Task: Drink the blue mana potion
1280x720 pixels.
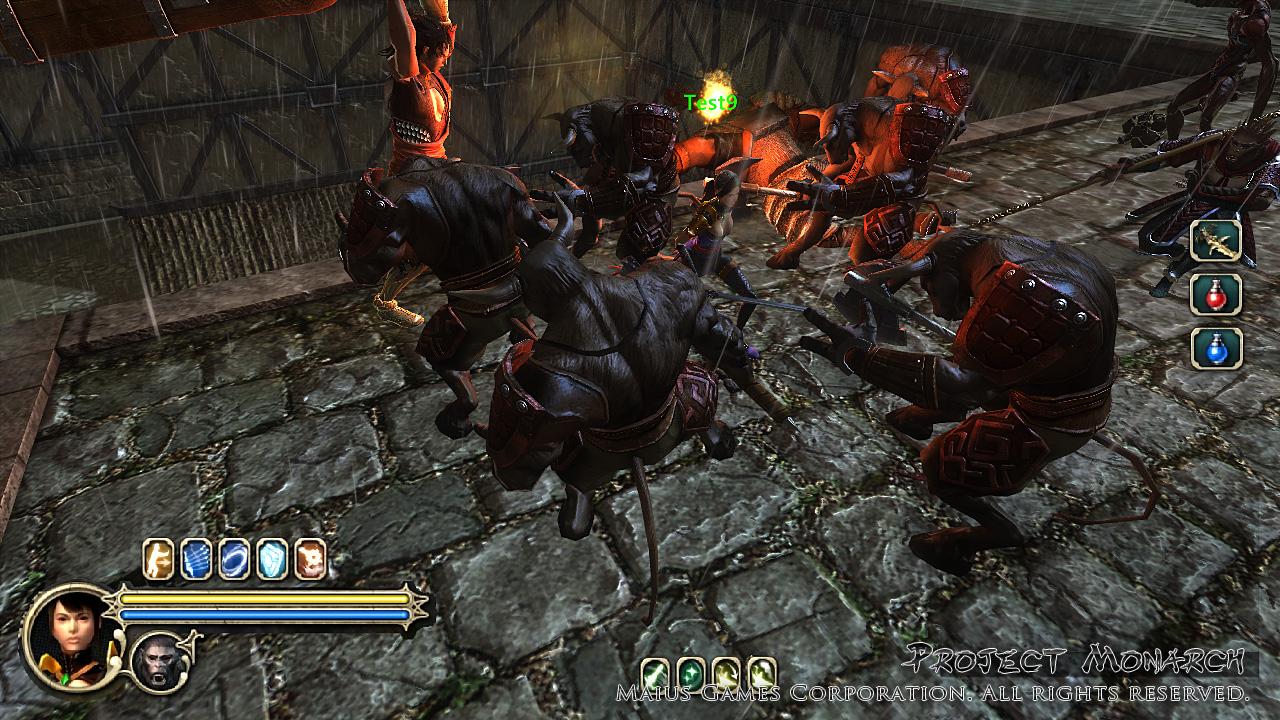Action: pos(1216,347)
